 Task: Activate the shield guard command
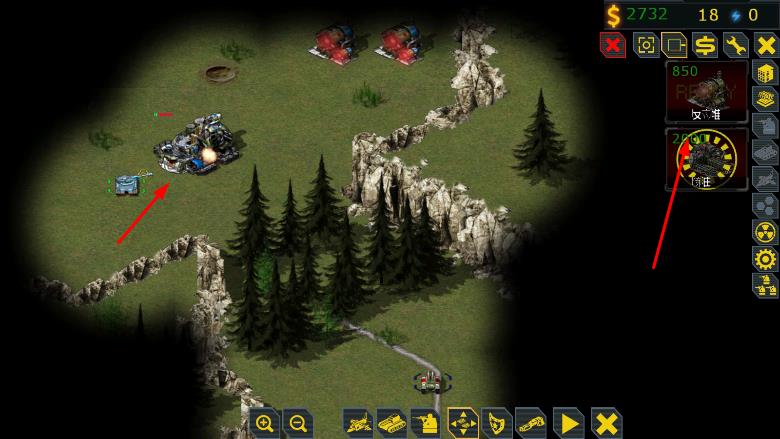[x=497, y=423]
